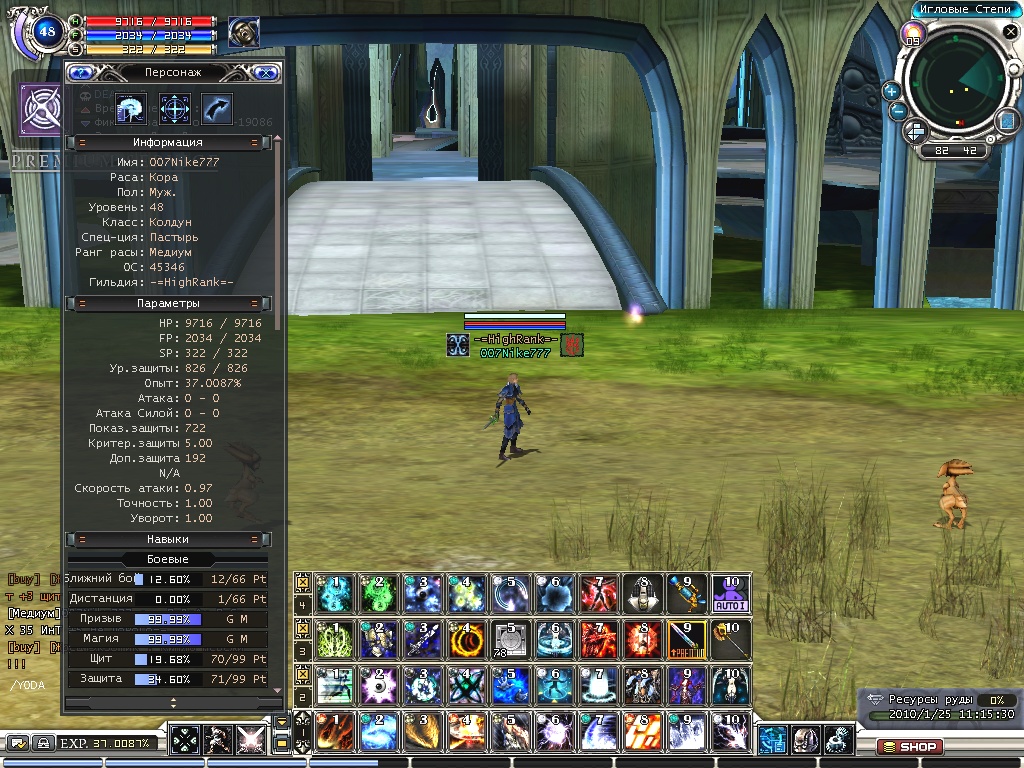
Task: Select the Боевые skills category
Action: (168, 559)
